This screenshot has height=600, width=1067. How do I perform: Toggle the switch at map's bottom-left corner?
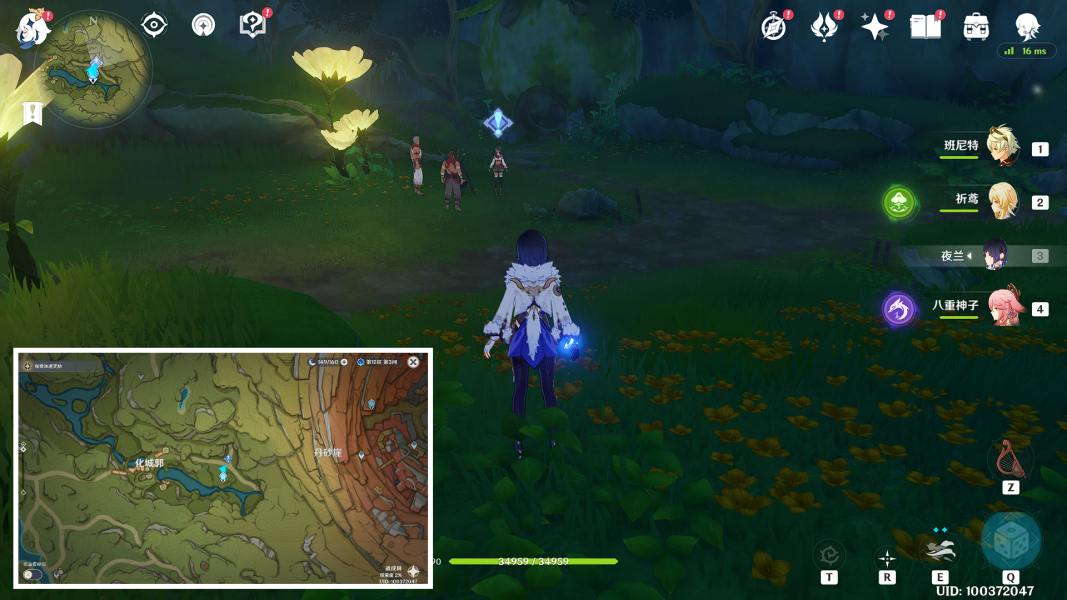33,574
